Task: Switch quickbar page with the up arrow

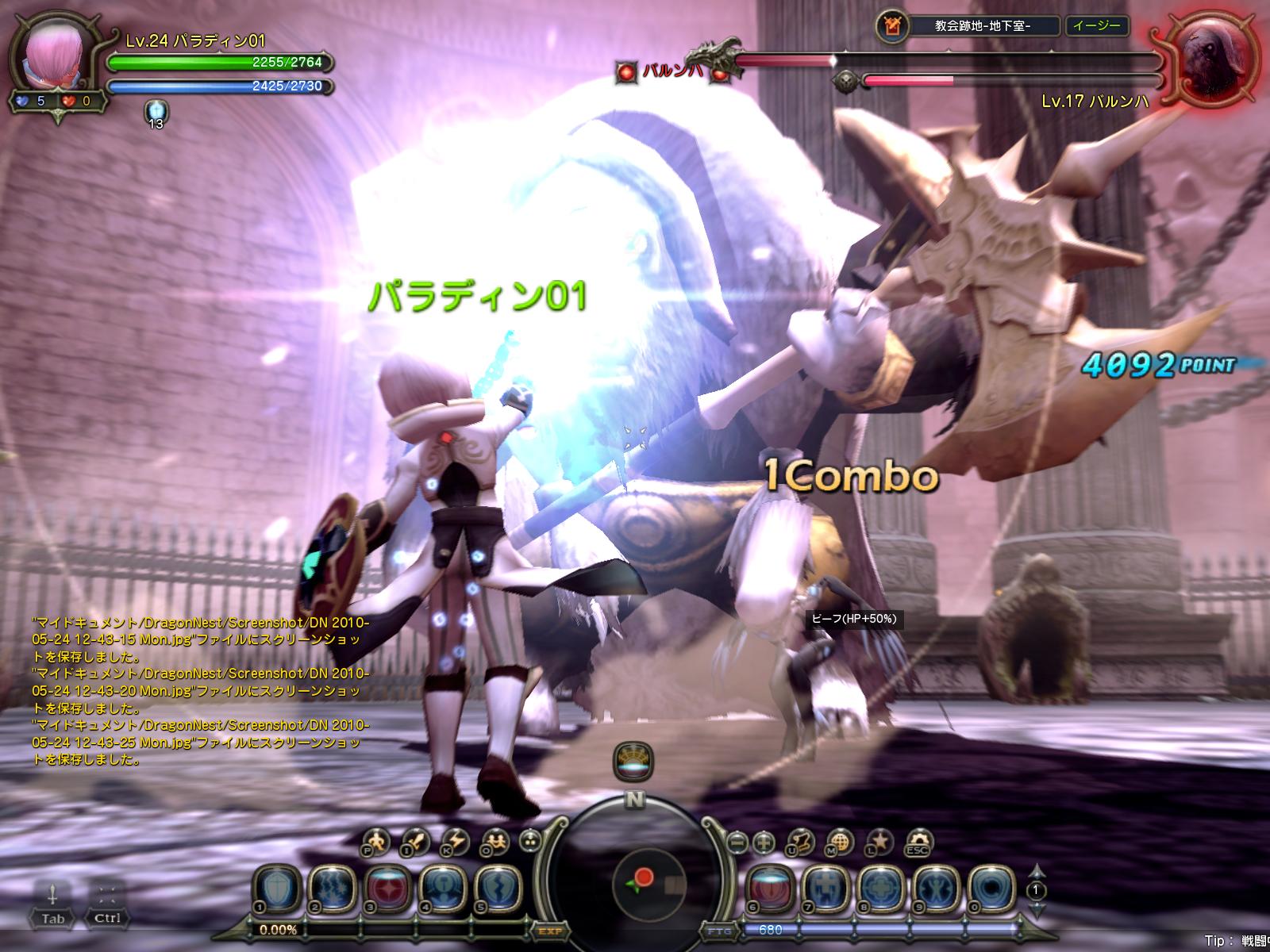Action: pyautogui.click(x=1036, y=871)
